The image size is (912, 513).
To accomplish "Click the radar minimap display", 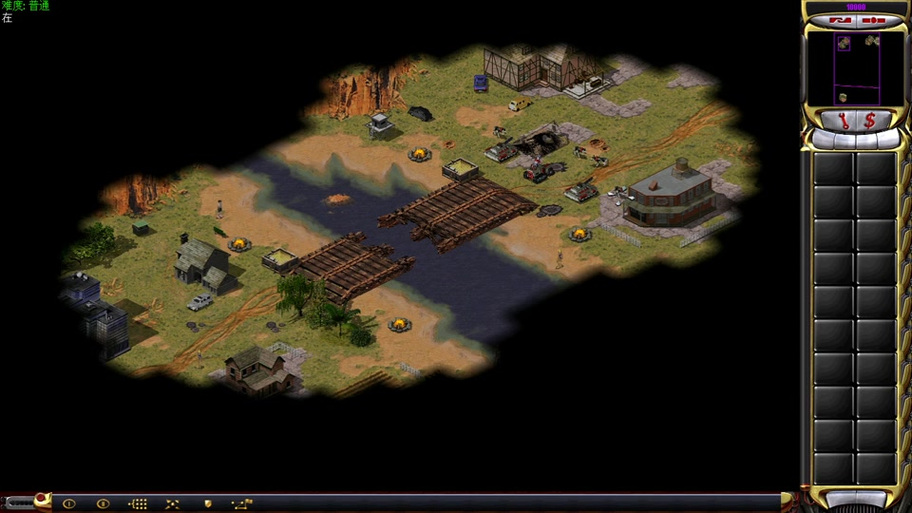I will pos(857,68).
